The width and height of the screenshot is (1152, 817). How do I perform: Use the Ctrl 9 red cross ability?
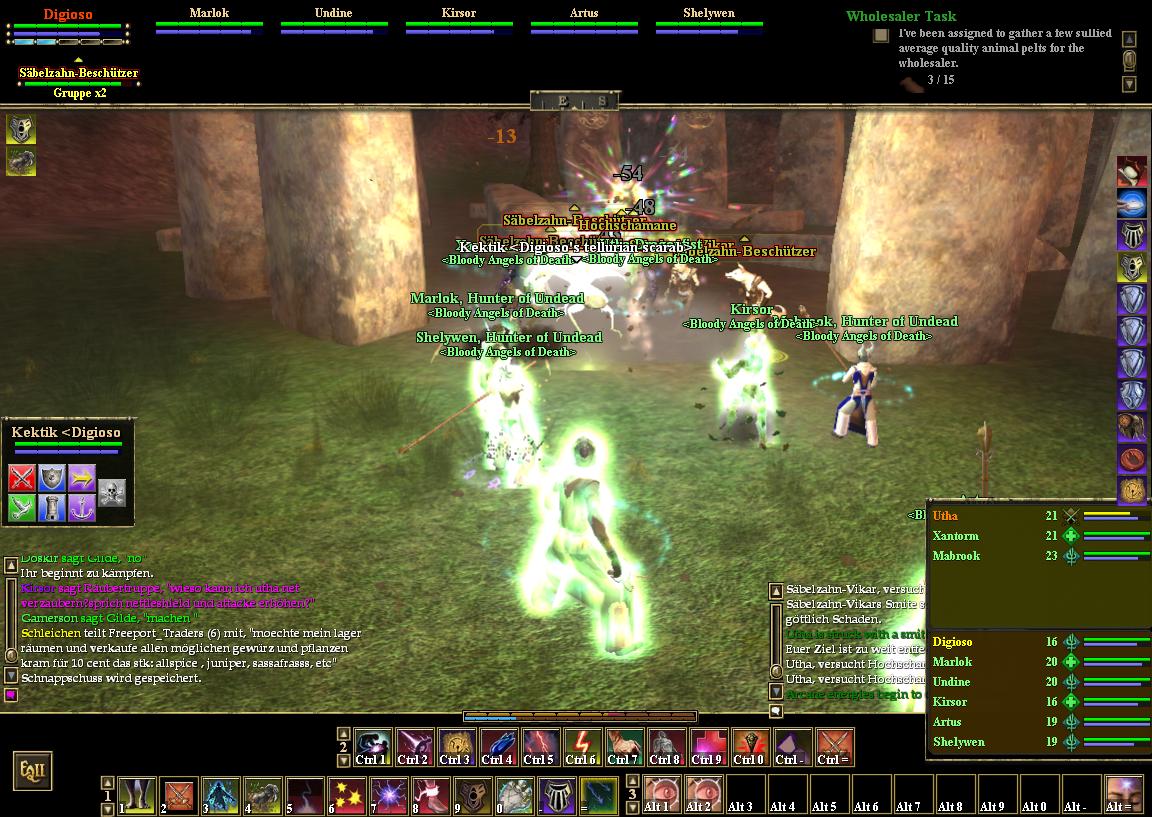(x=707, y=746)
